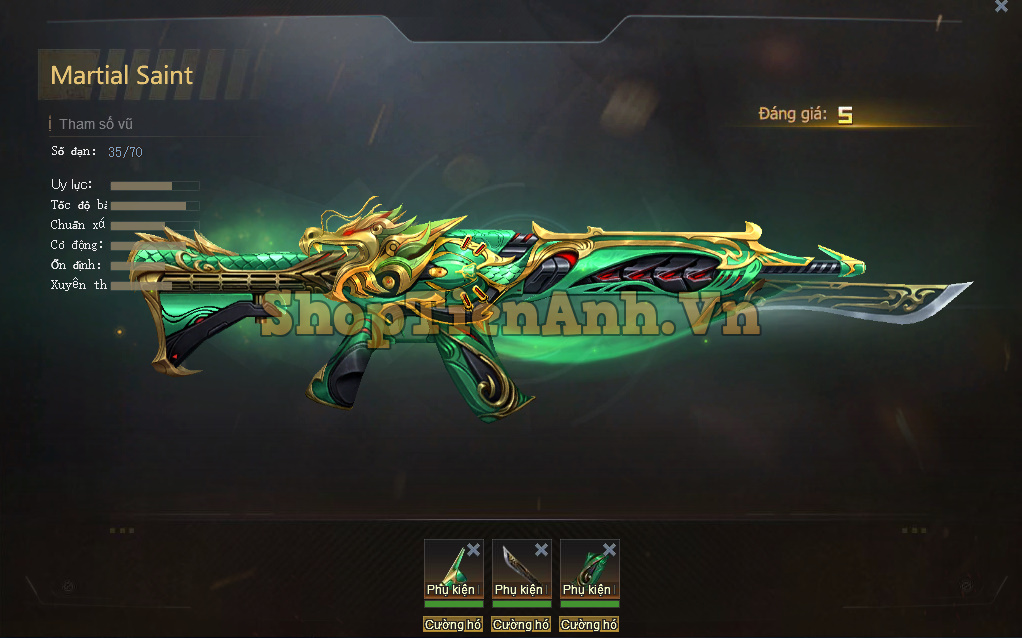
Task: Close the Martial Saint weapon panel
Action: [1001, 6]
